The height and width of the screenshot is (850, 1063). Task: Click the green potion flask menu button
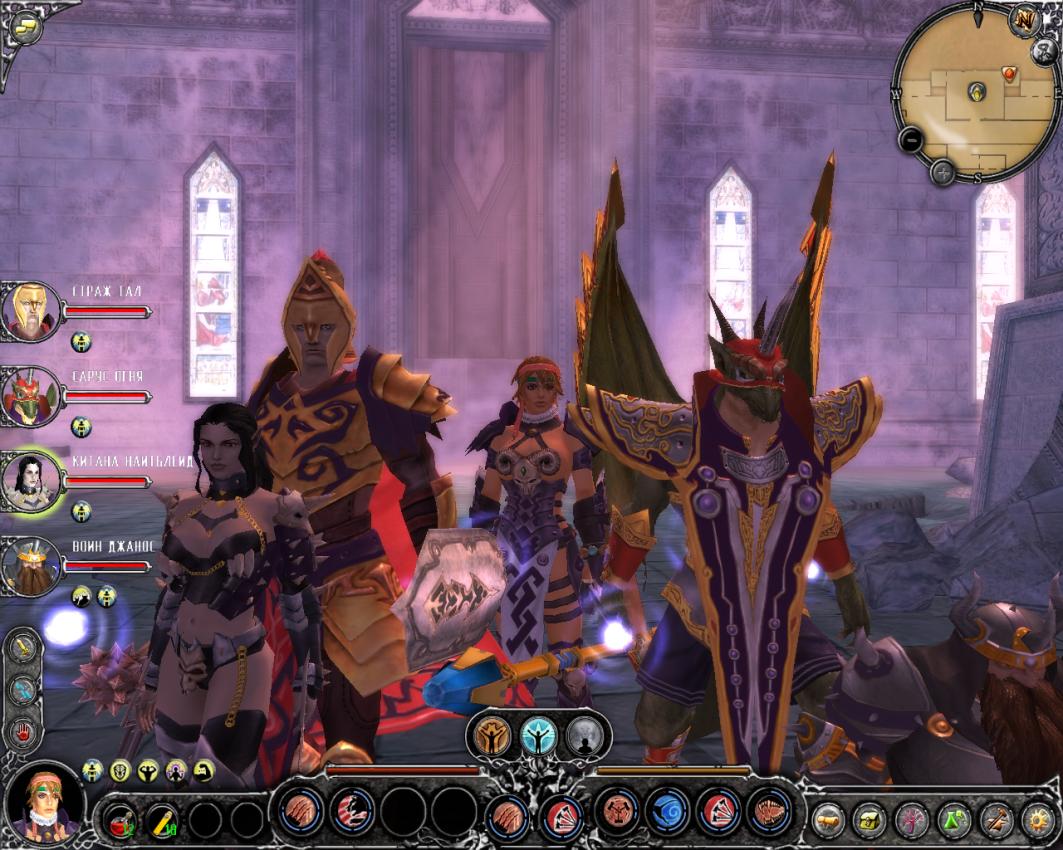(x=955, y=820)
